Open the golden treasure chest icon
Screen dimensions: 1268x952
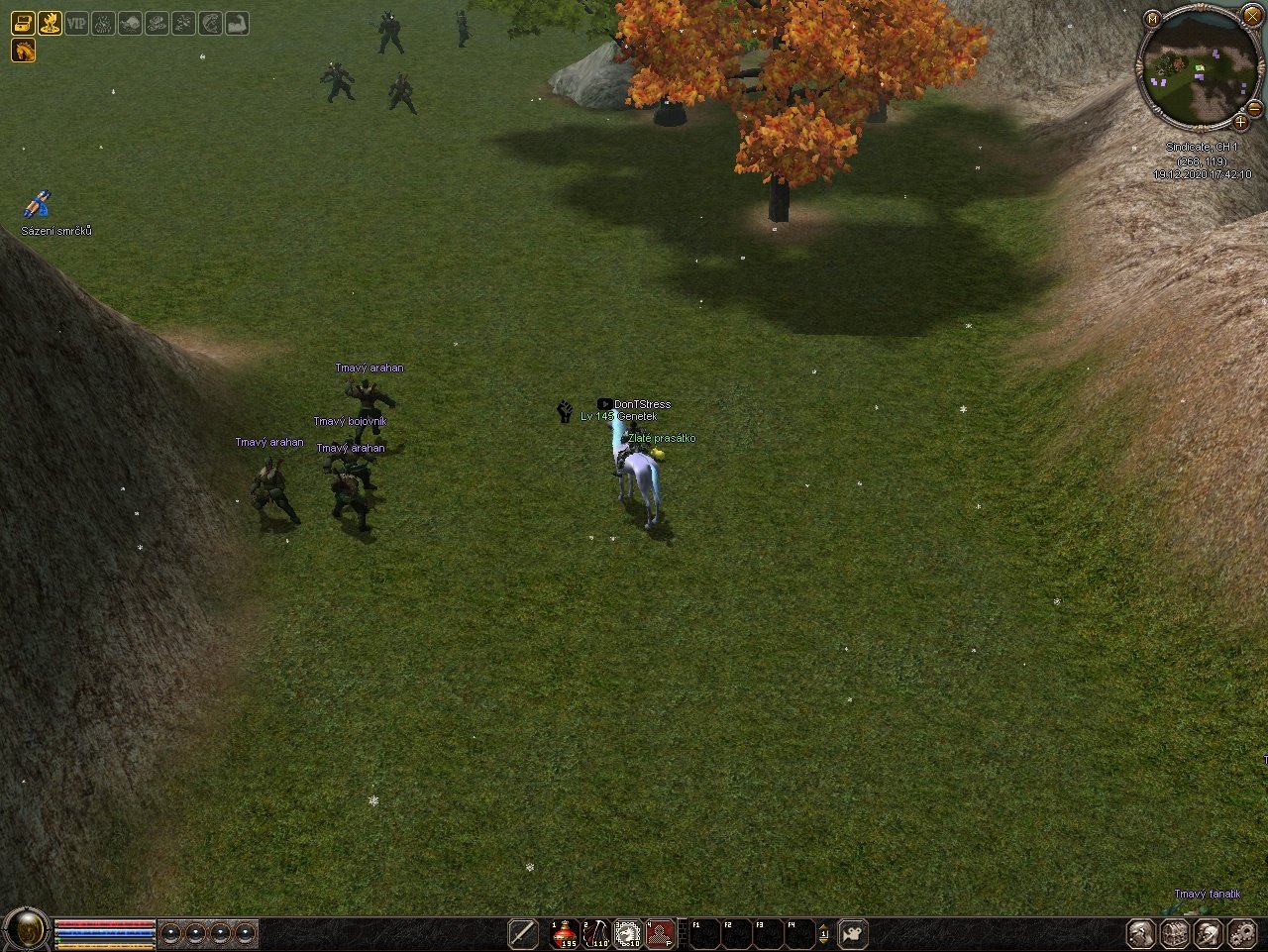coord(23,23)
